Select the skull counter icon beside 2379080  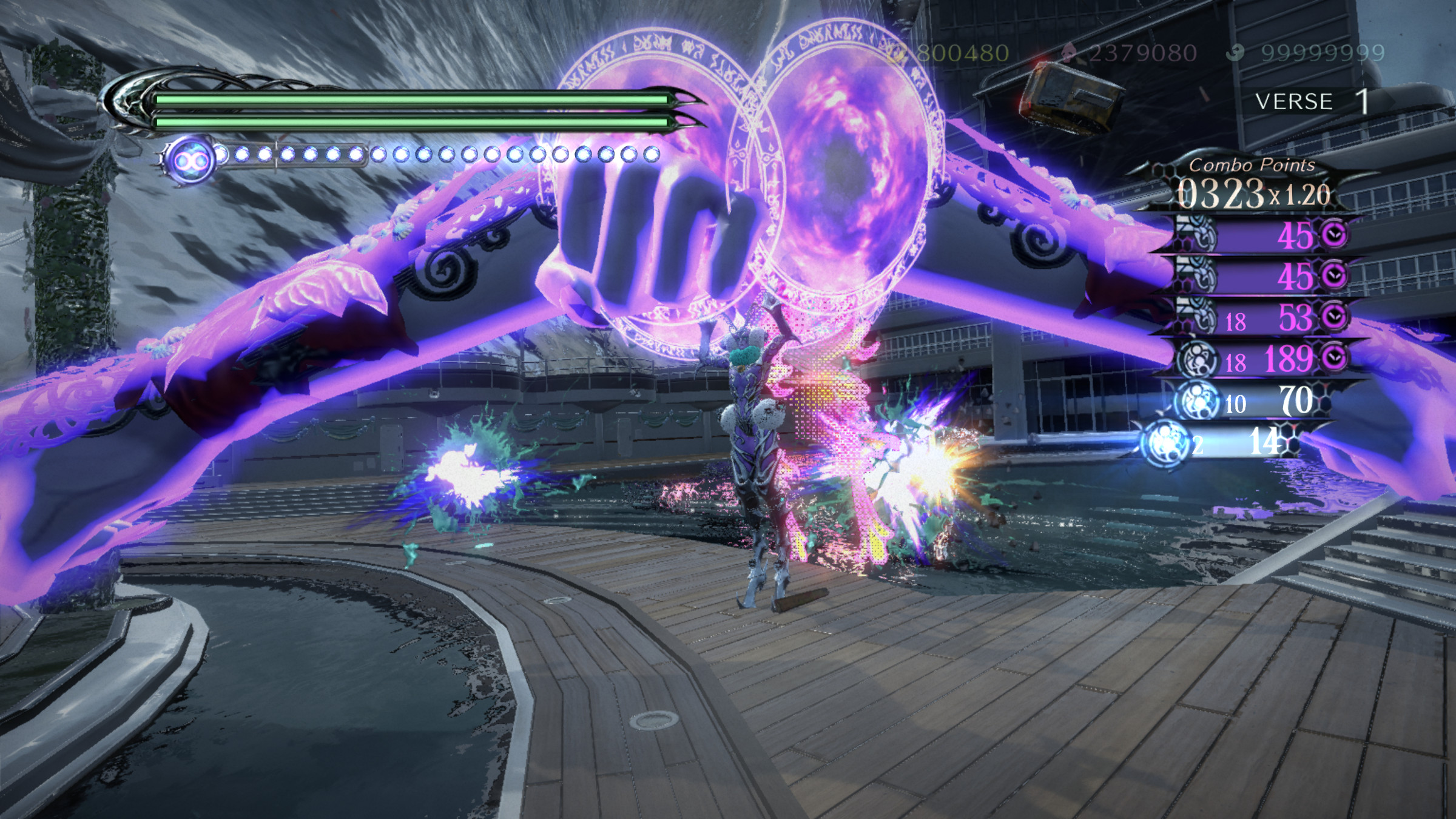(1070, 52)
